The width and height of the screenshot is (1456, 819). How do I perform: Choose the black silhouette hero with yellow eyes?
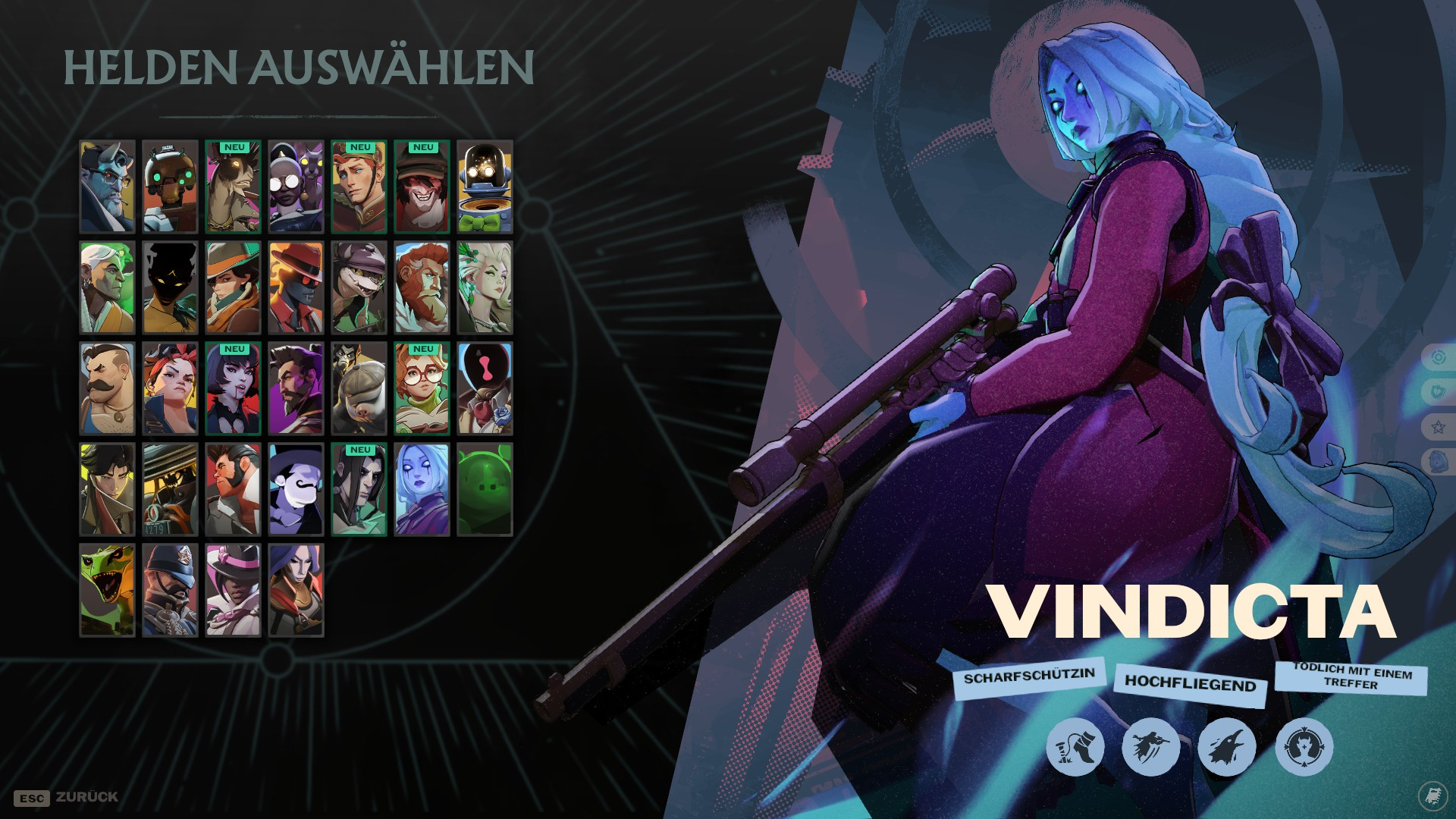[170, 288]
